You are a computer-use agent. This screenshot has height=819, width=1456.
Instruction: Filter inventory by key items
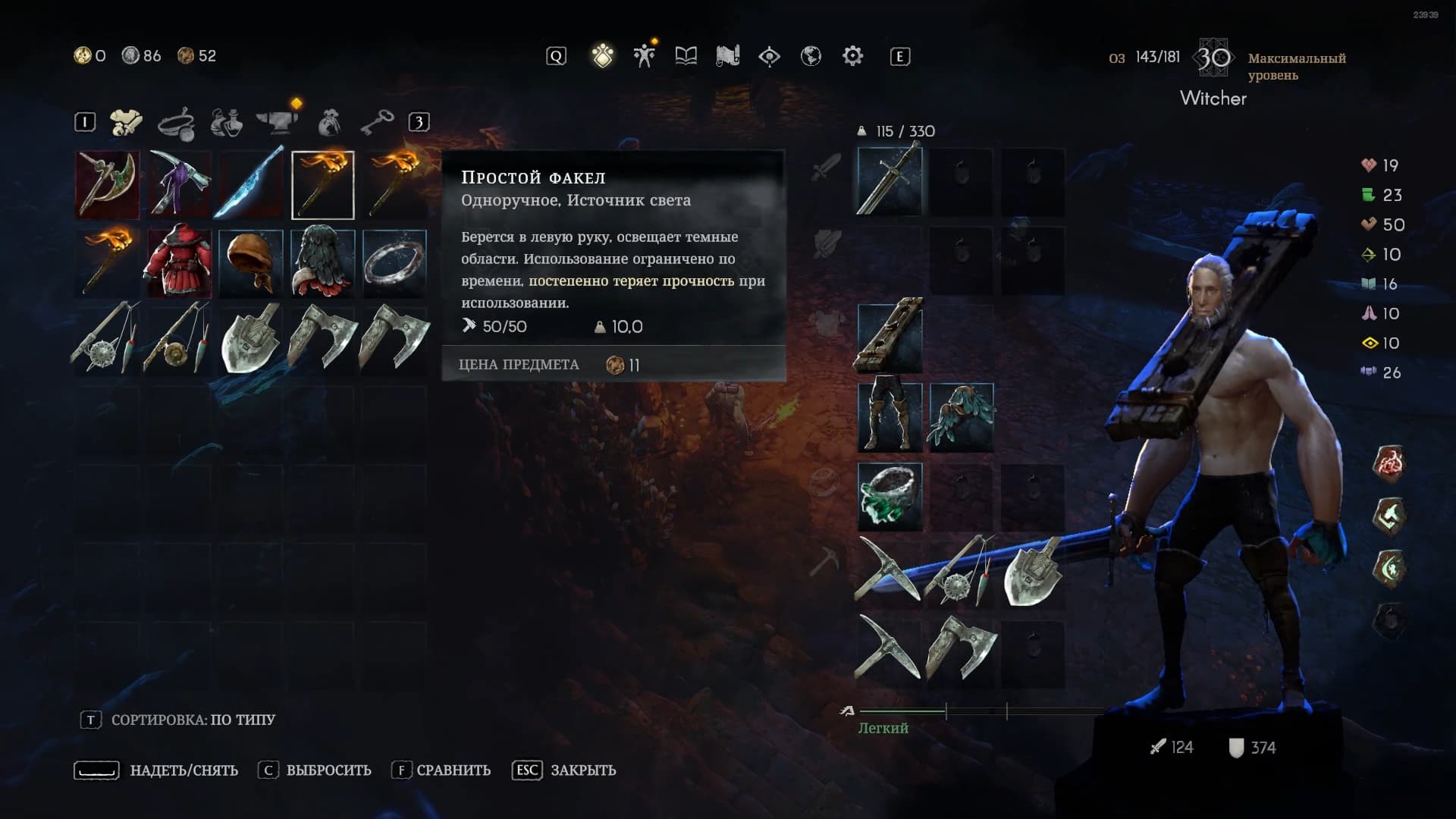[x=376, y=122]
